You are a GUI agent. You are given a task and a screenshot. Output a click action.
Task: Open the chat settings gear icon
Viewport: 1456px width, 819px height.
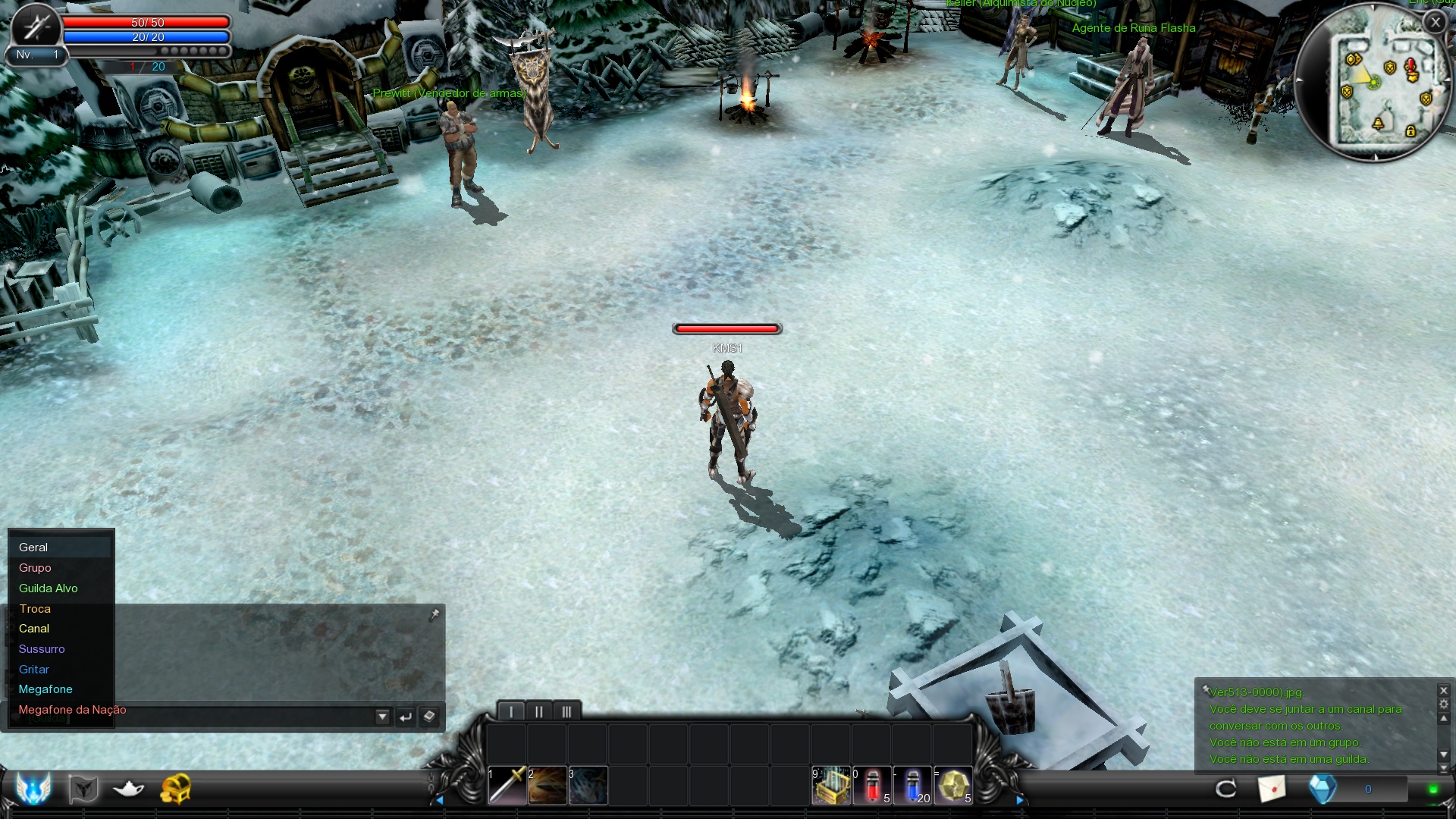click(1444, 704)
